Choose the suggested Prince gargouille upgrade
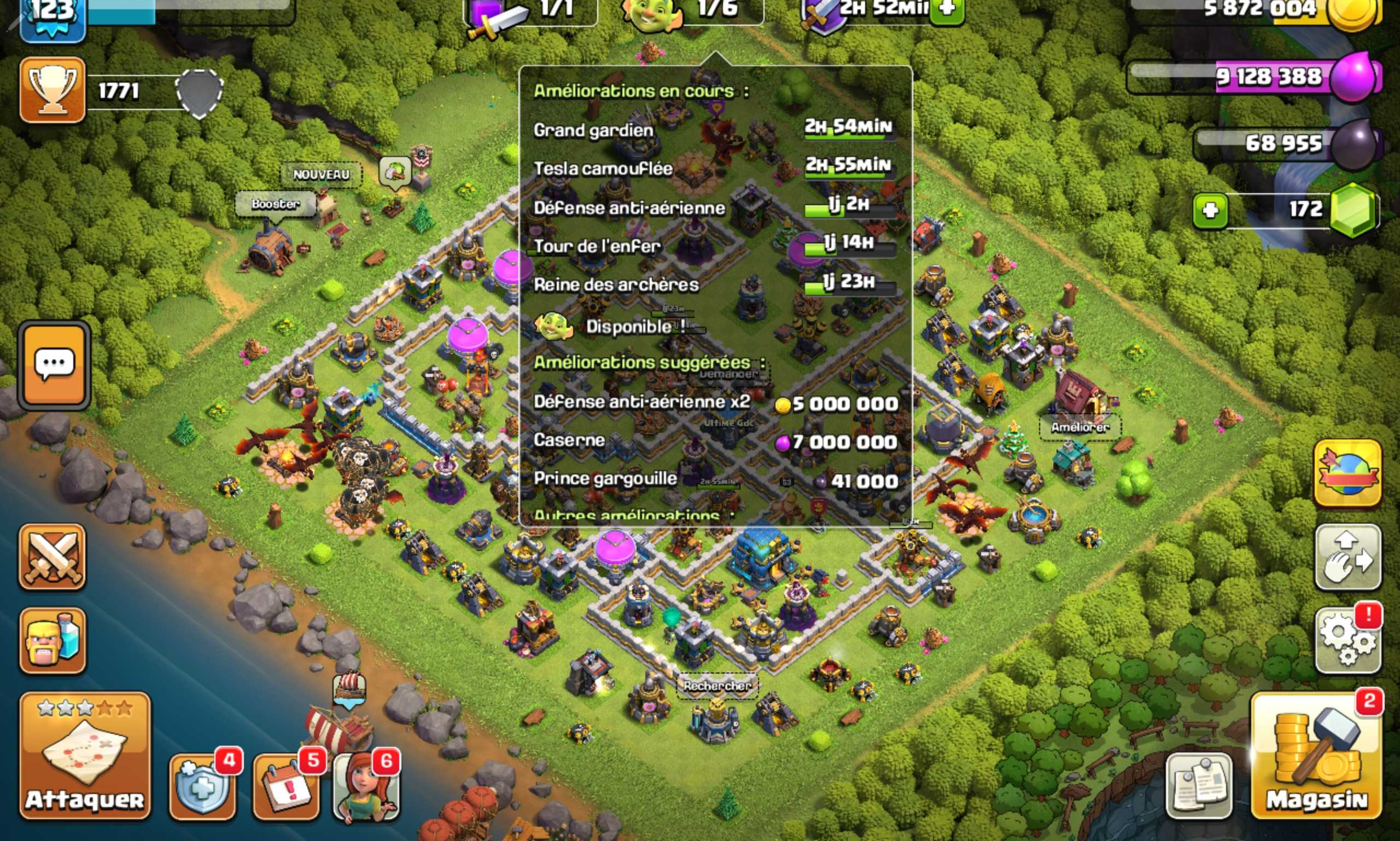Screen dimensions: 1400x841 coord(715,479)
